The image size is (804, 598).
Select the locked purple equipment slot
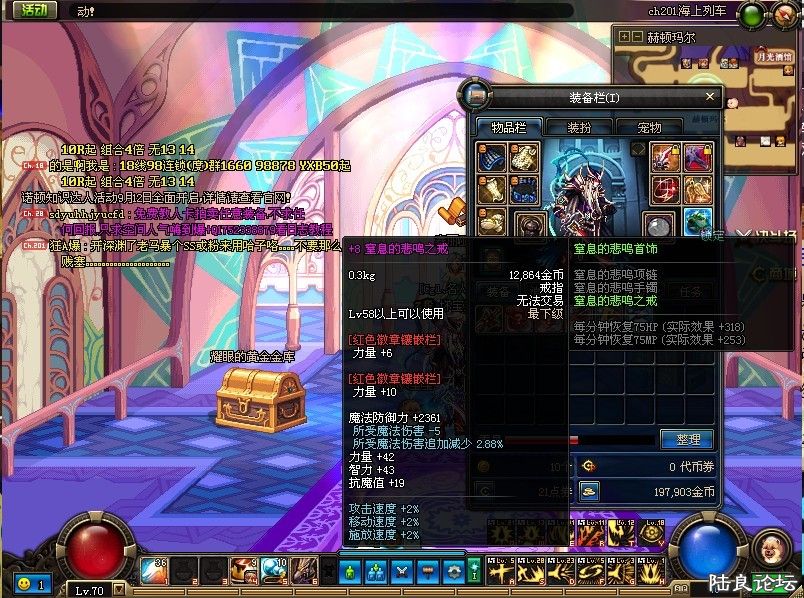tap(698, 157)
